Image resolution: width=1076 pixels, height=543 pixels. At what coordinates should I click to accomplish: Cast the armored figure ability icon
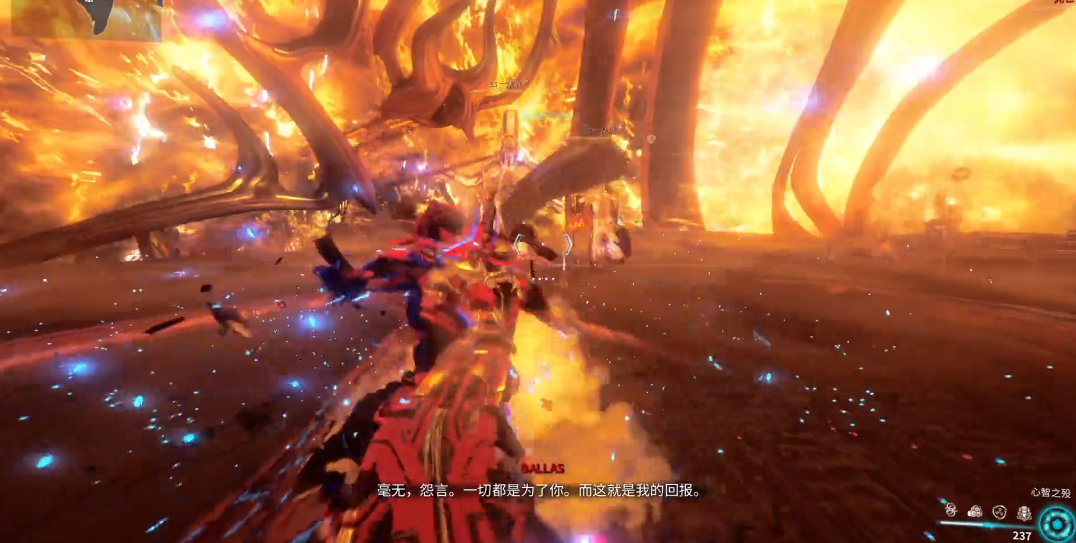(x=1024, y=513)
